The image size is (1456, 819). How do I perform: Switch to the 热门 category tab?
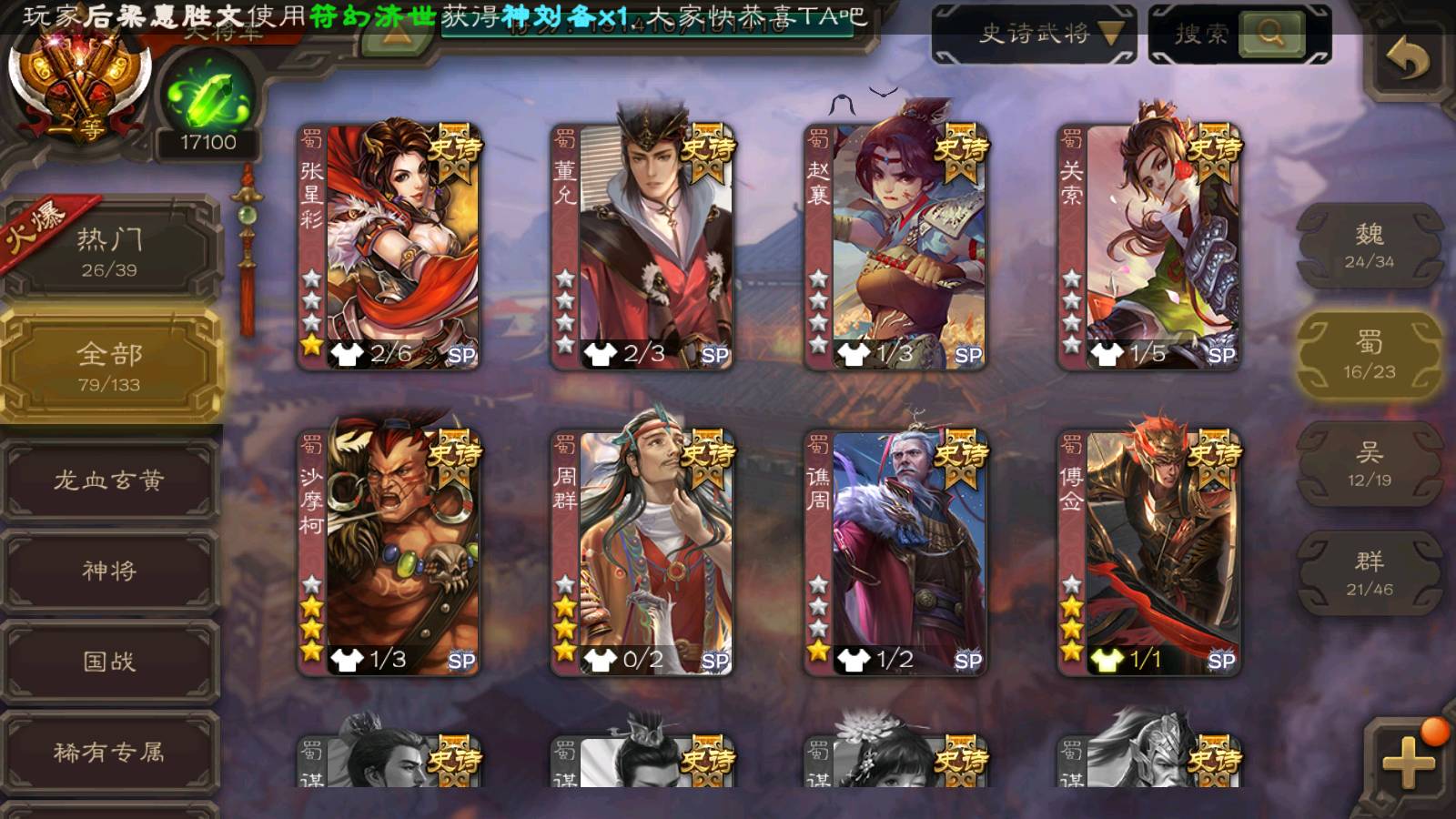pos(109,251)
